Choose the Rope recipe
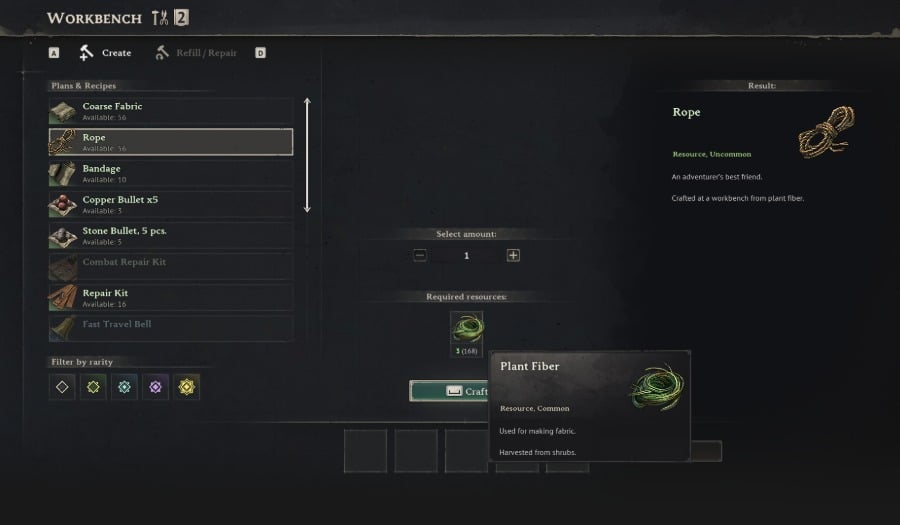This screenshot has width=900, height=525. [x=171, y=142]
